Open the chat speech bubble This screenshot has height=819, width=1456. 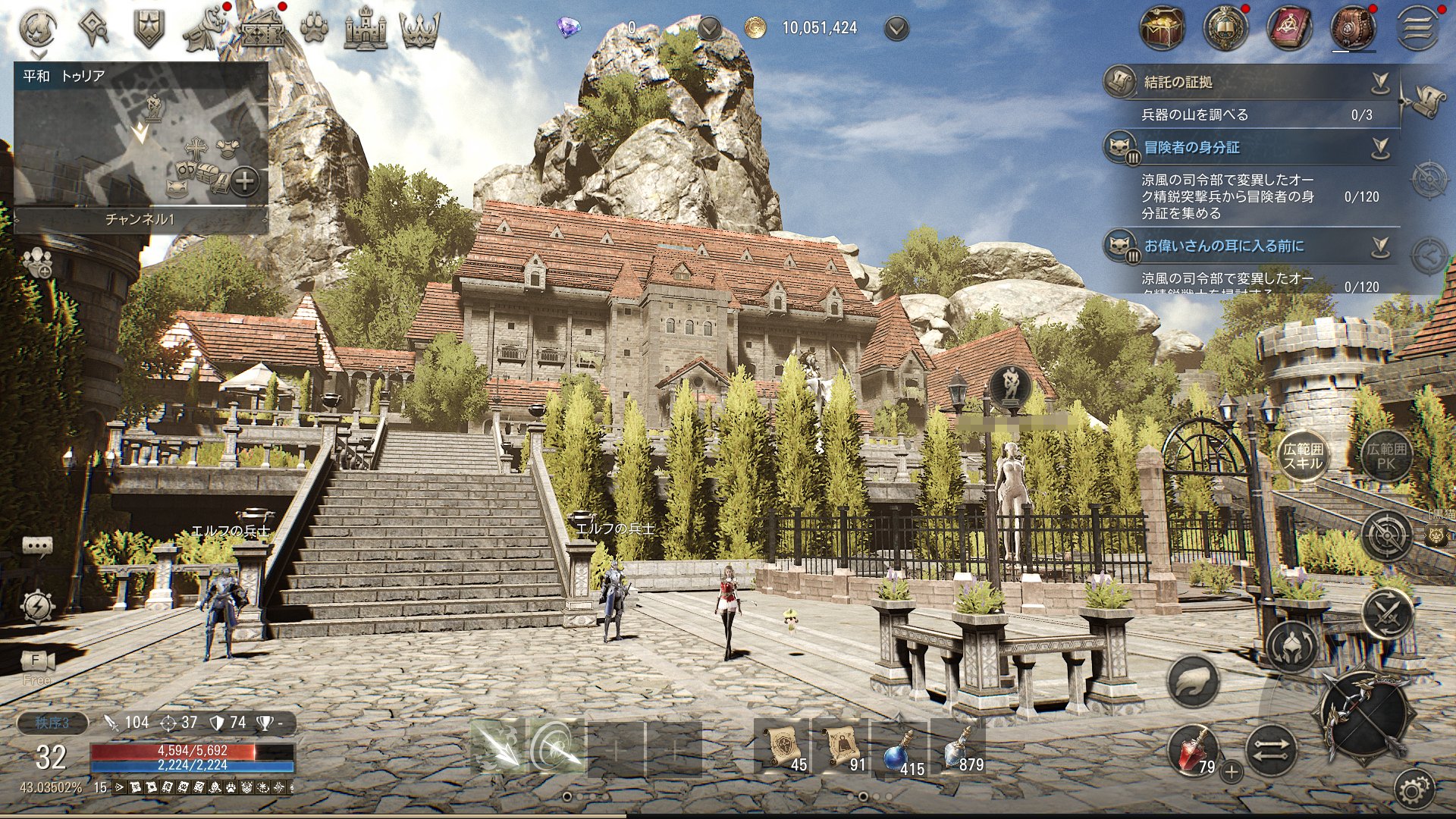pos(37,546)
